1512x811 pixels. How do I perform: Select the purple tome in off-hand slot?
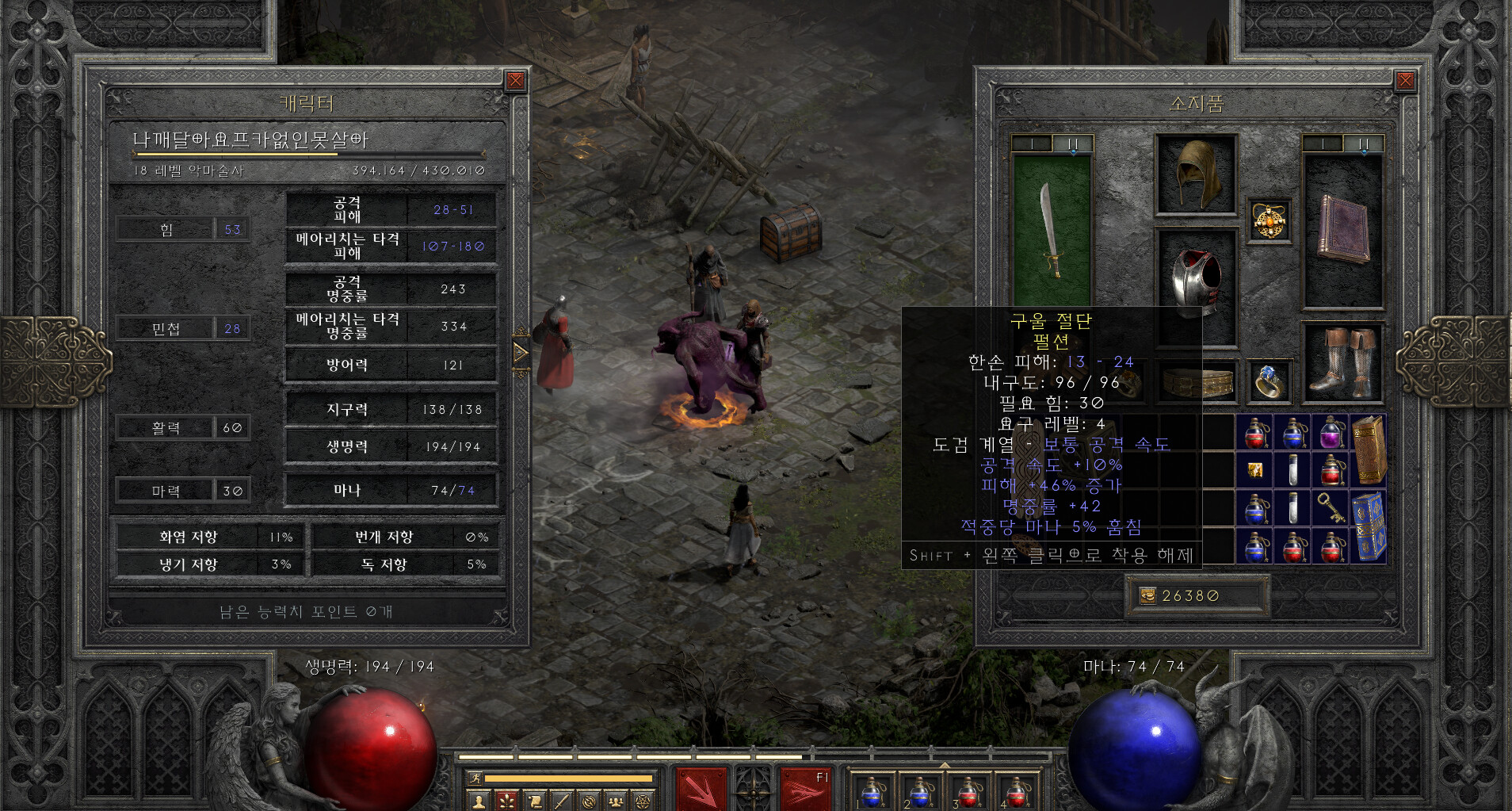coord(1342,229)
